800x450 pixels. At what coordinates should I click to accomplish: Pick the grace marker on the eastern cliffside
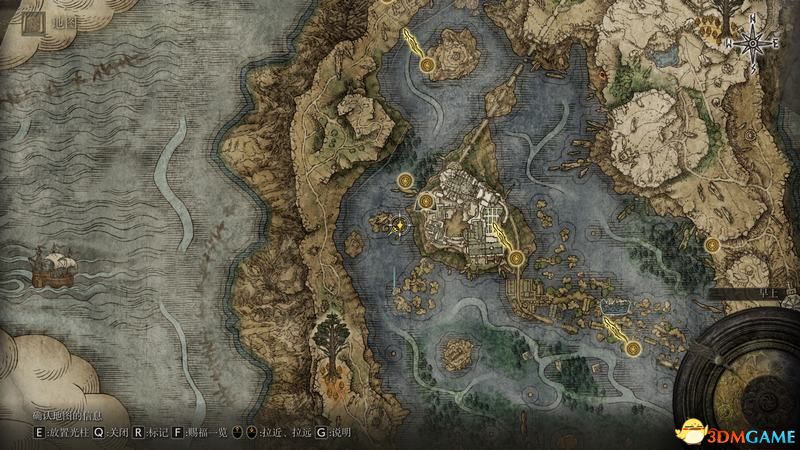click(712, 243)
